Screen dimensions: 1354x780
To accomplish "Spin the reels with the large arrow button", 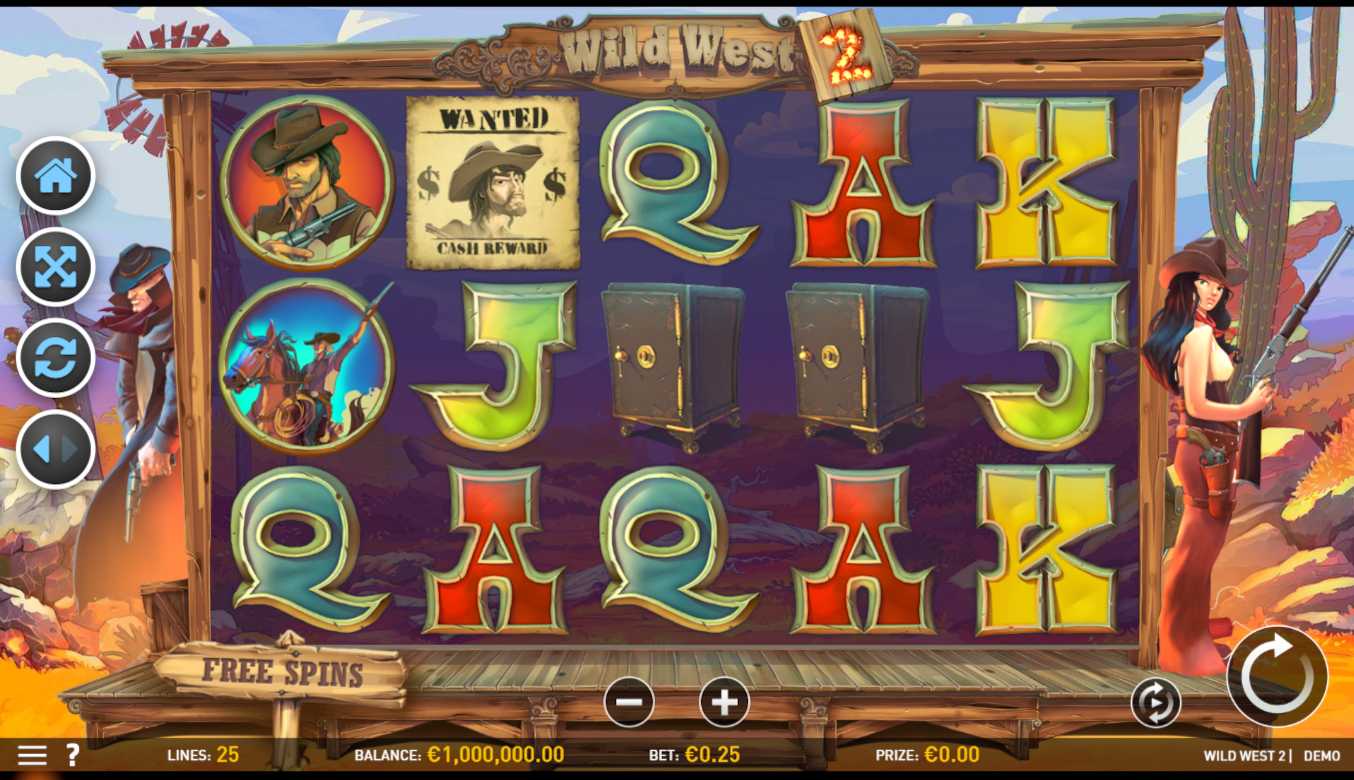I will tap(1276, 676).
